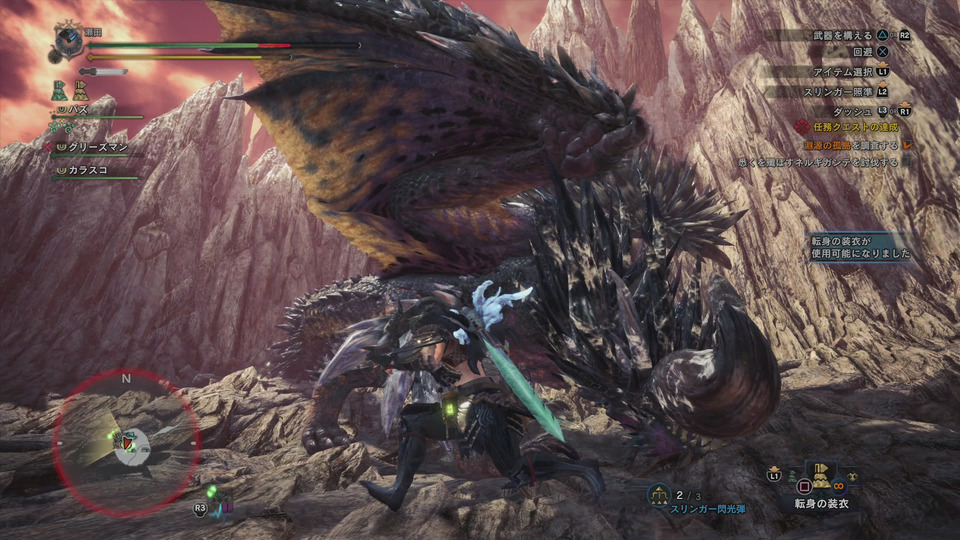Viewport: 960px width, 540px height.
Task: Click the hunter's weapon clock emblem
Action: 68,40
